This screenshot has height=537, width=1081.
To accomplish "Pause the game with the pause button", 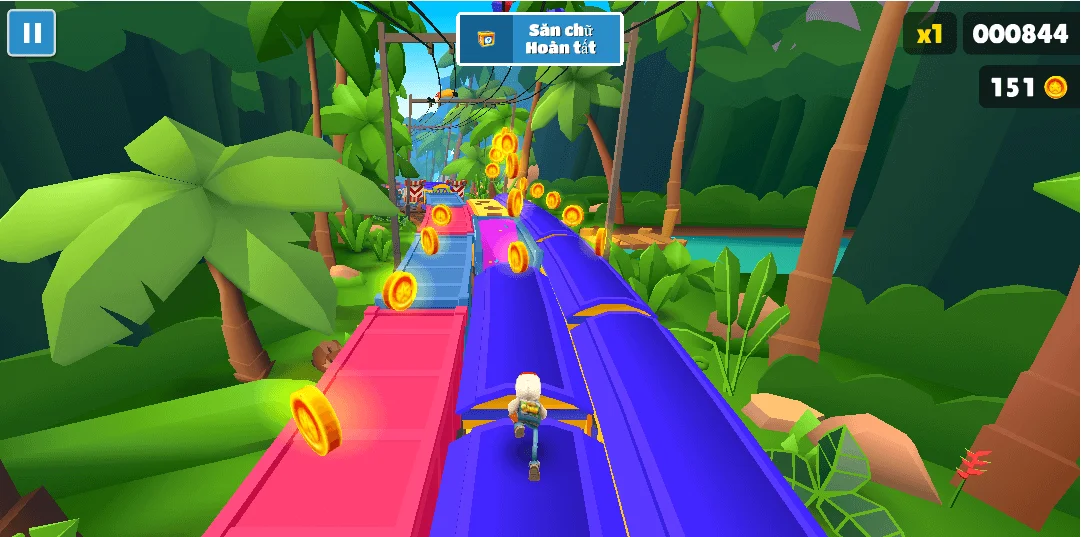I will (31, 33).
